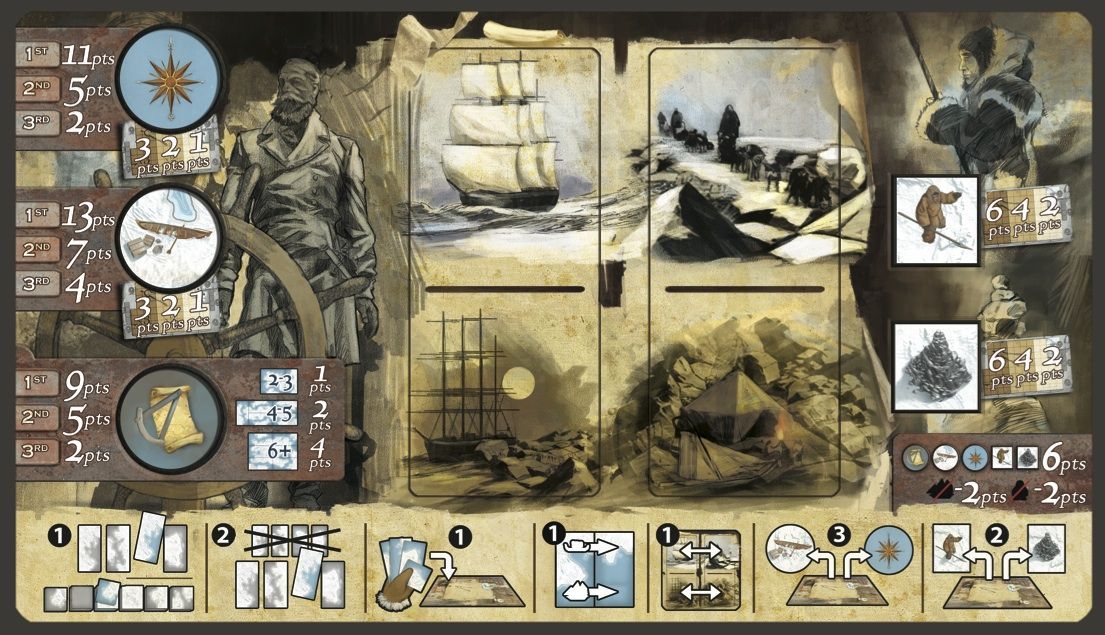Choose the Inuit hunter tile
Screen dimensions: 1105x635
click(x=935, y=221)
